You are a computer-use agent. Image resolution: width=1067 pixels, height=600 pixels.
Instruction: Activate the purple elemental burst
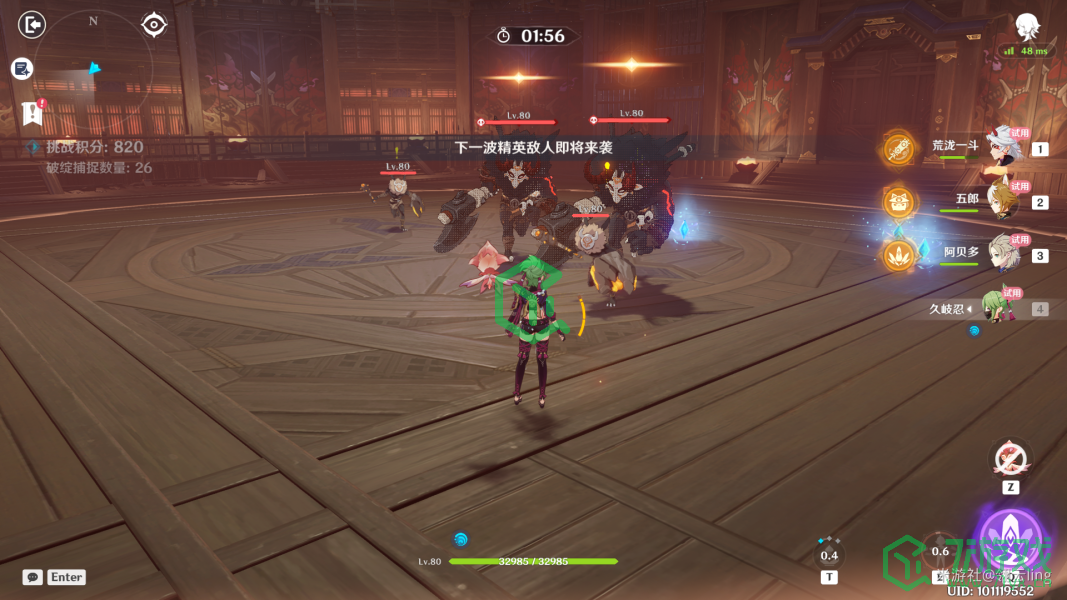point(1010,540)
